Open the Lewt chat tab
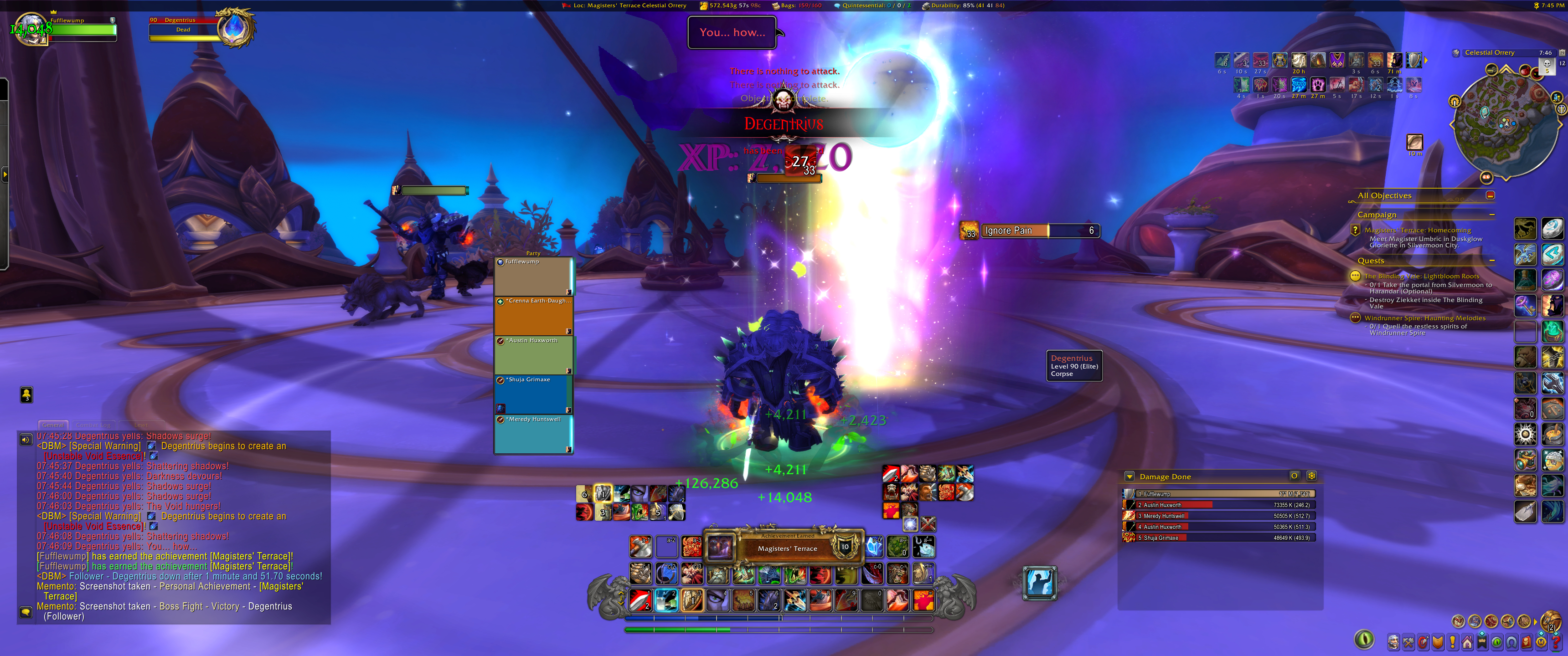 [x=140, y=425]
